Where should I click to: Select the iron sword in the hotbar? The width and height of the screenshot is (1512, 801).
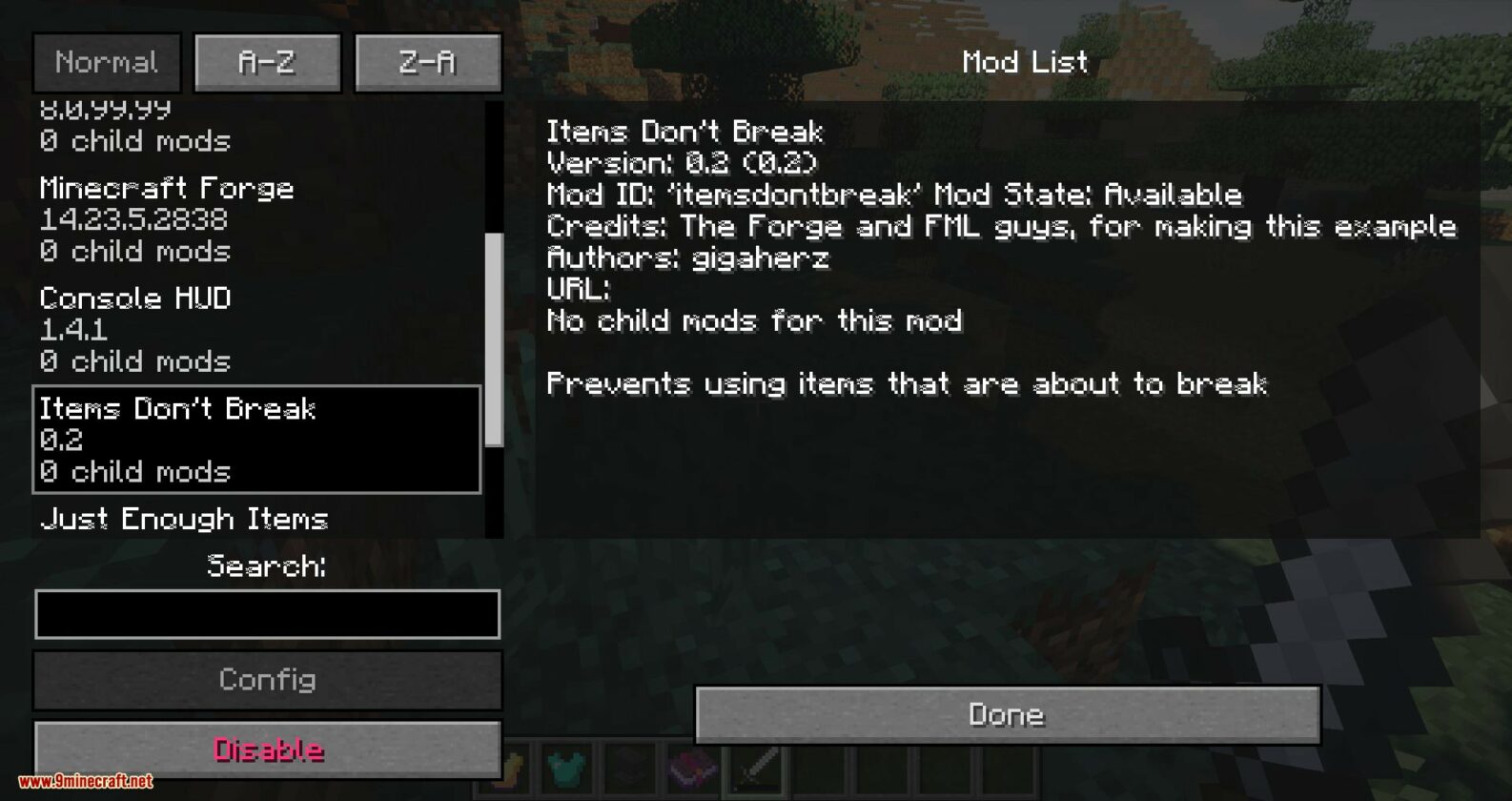coord(753,770)
